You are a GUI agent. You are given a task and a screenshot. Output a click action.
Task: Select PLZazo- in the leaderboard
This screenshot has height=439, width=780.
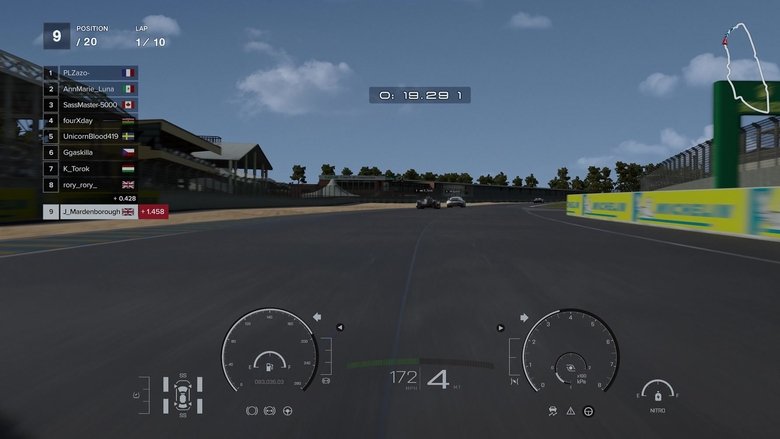click(90, 73)
